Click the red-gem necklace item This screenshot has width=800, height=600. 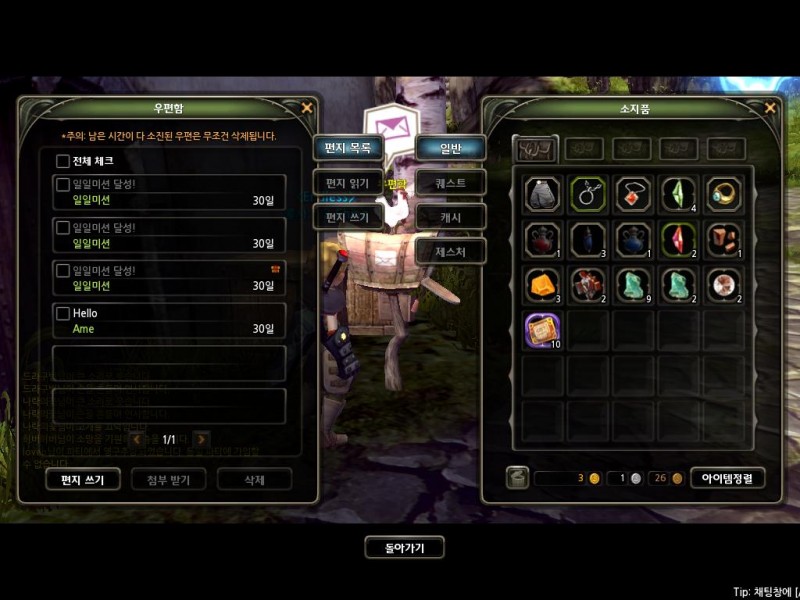(633, 193)
